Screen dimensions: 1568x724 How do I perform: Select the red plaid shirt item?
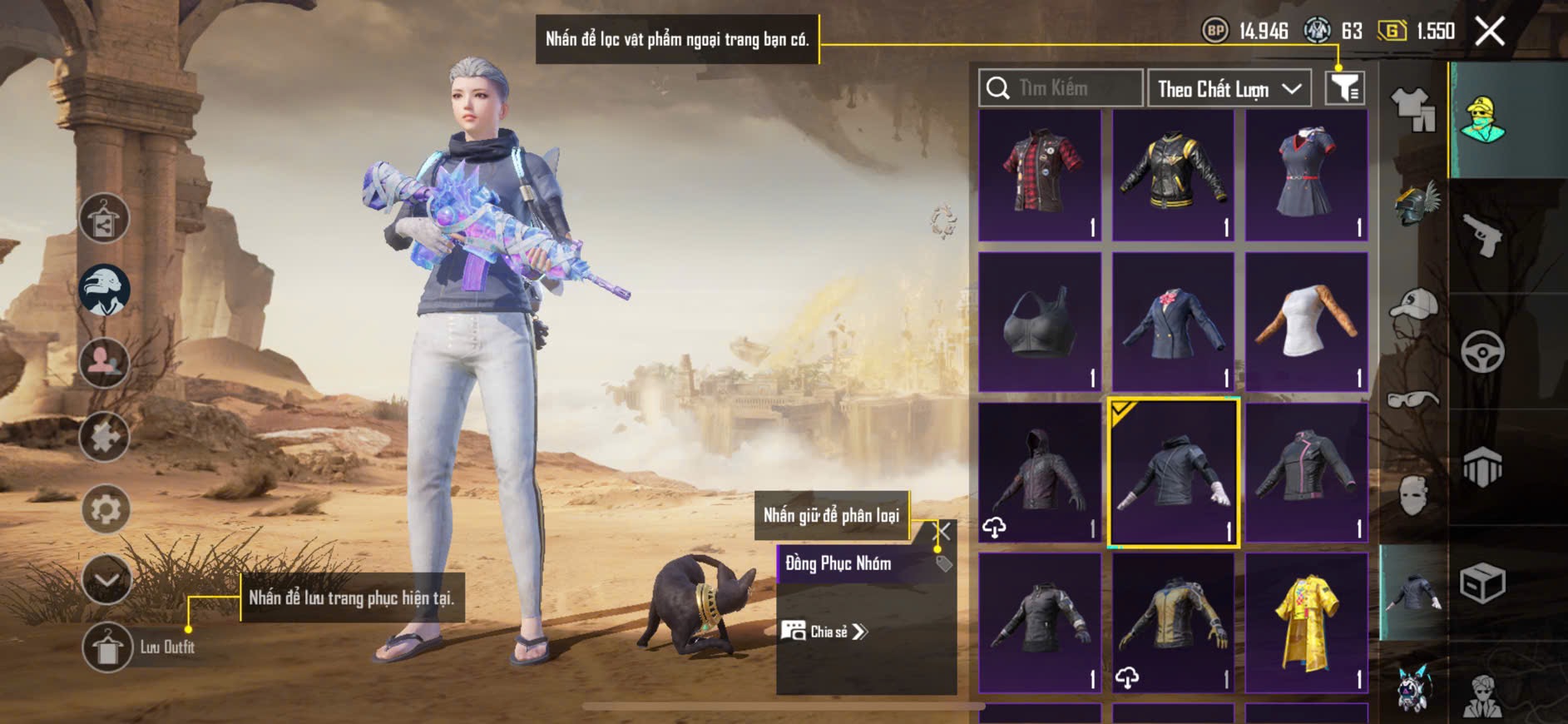point(1040,176)
